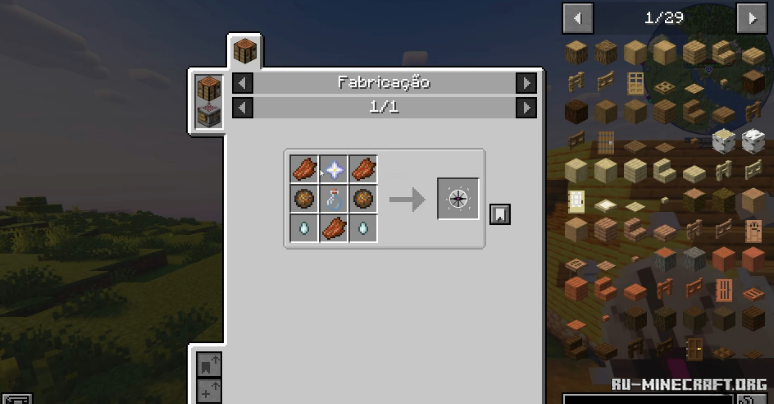
Task: Open the ru-minecraft.org watermark link
Action: 690,384
